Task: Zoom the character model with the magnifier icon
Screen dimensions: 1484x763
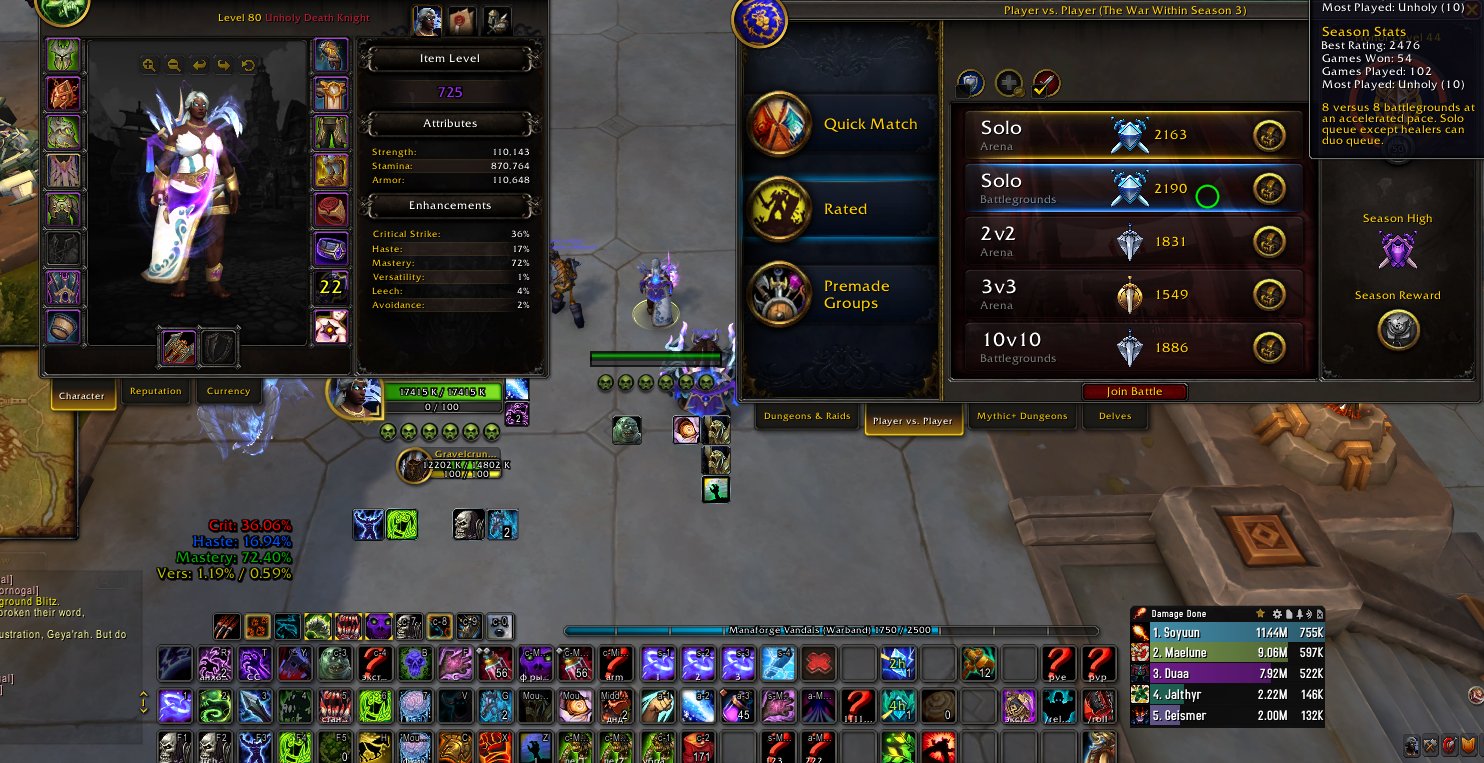Action: pyautogui.click(x=148, y=65)
